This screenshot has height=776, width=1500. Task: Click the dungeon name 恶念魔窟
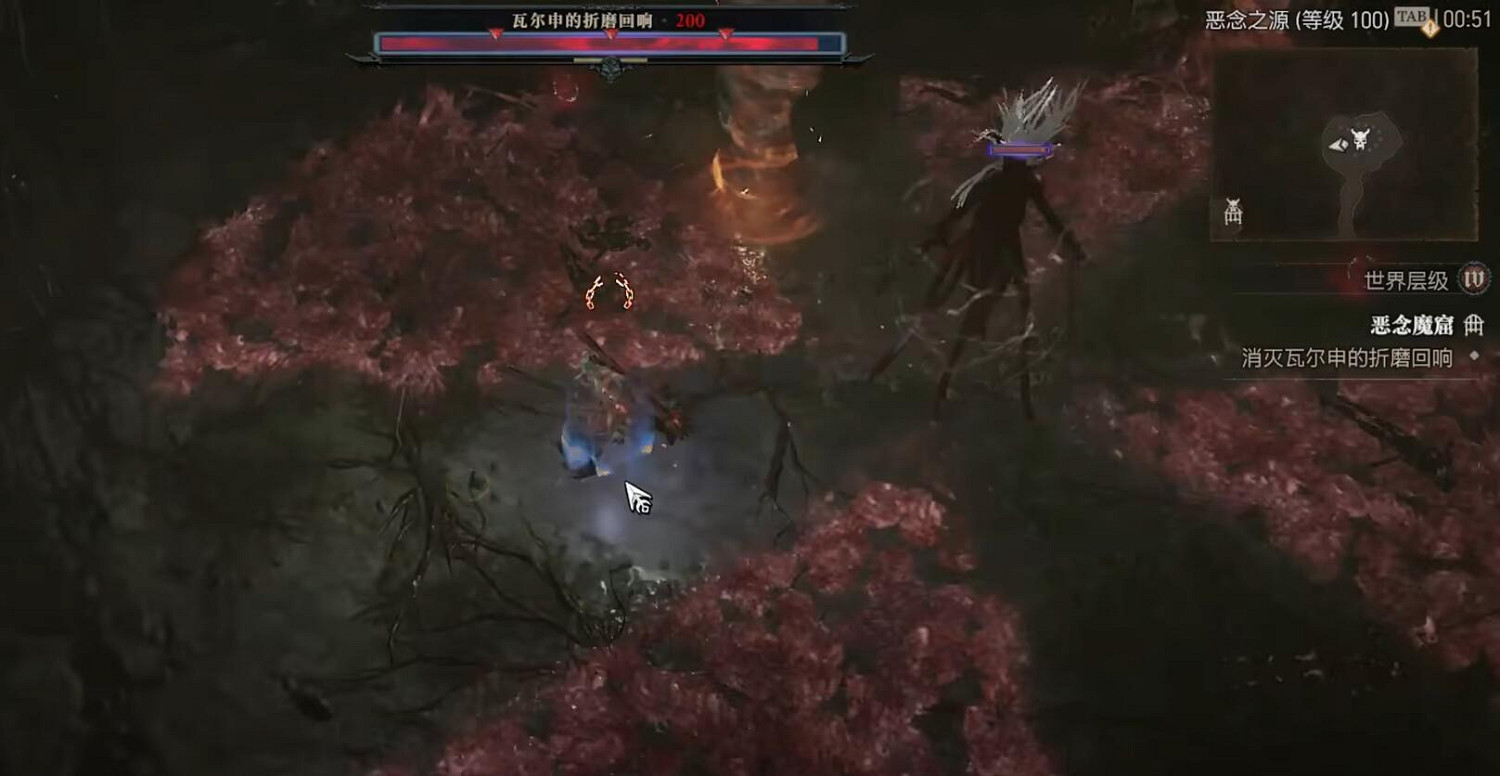tap(1414, 327)
